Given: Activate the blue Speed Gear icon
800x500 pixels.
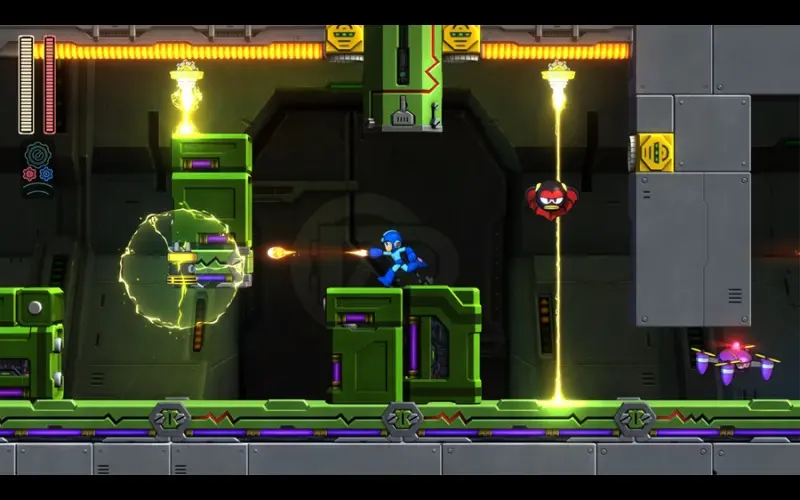Looking at the screenshot, I should [x=46, y=174].
